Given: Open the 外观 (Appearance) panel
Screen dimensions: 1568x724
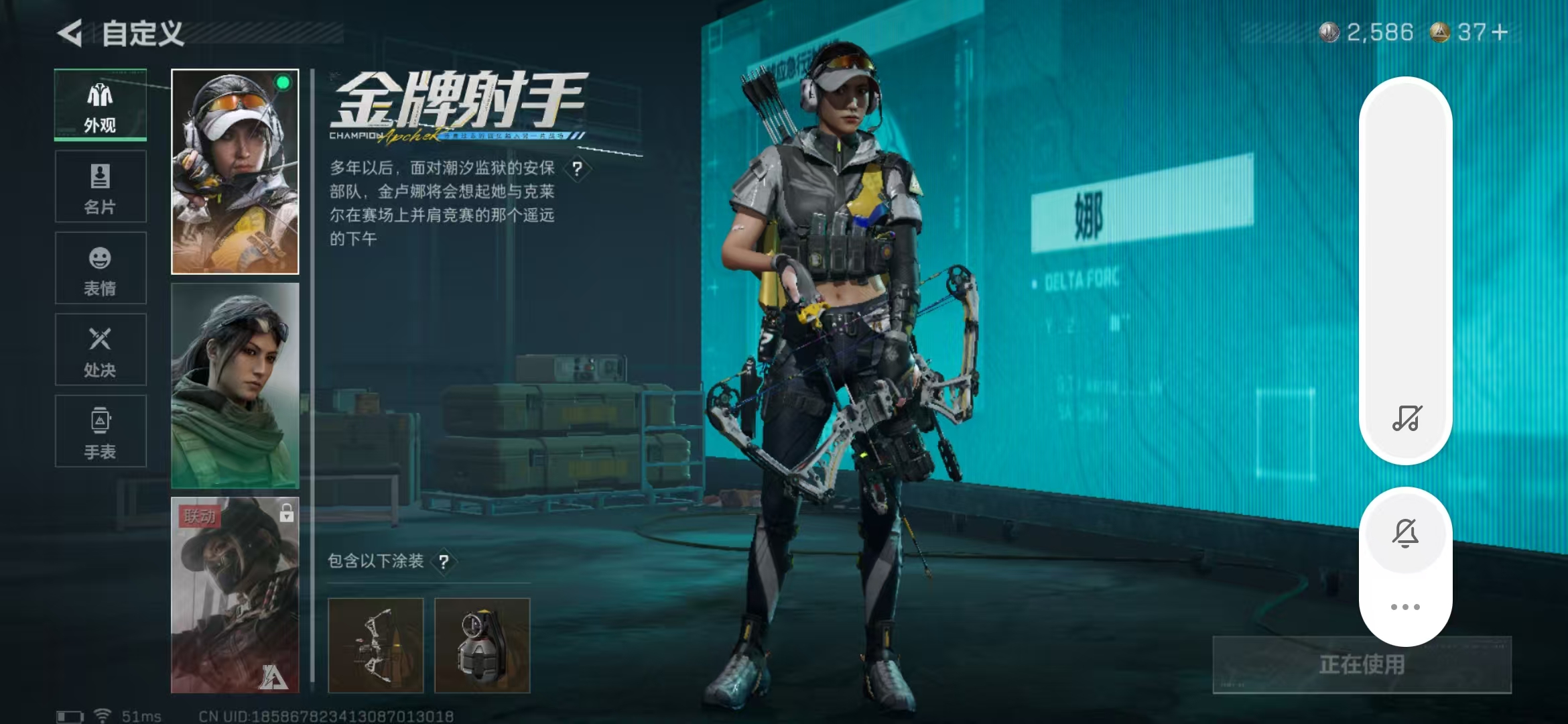Looking at the screenshot, I should click(99, 104).
